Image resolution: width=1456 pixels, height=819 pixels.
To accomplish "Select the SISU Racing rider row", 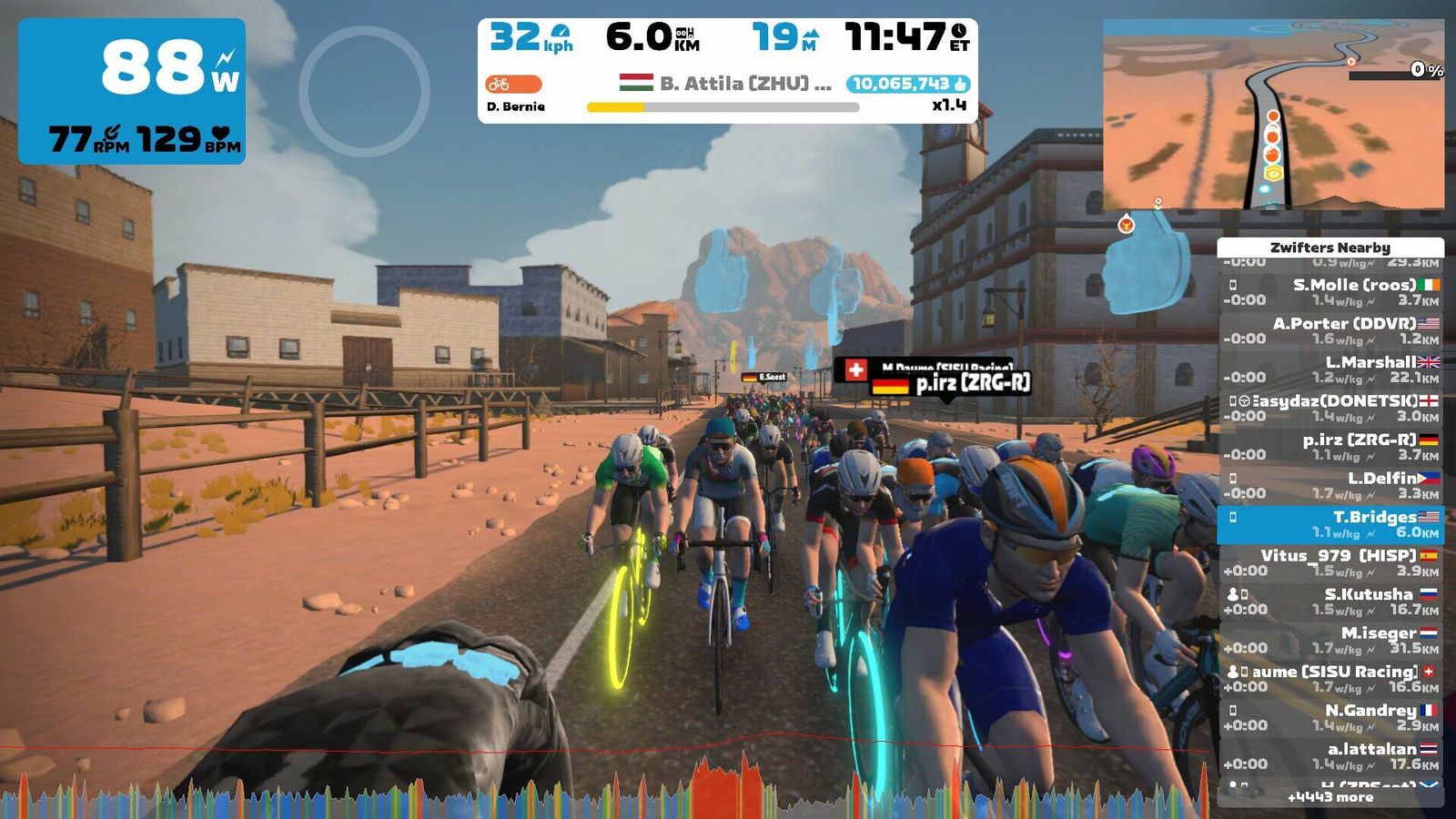I will 1330,679.
